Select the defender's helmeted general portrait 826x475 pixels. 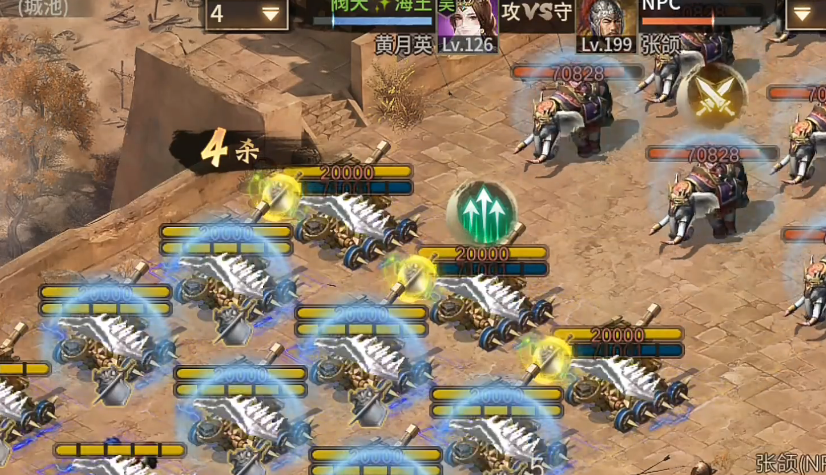tap(606, 18)
